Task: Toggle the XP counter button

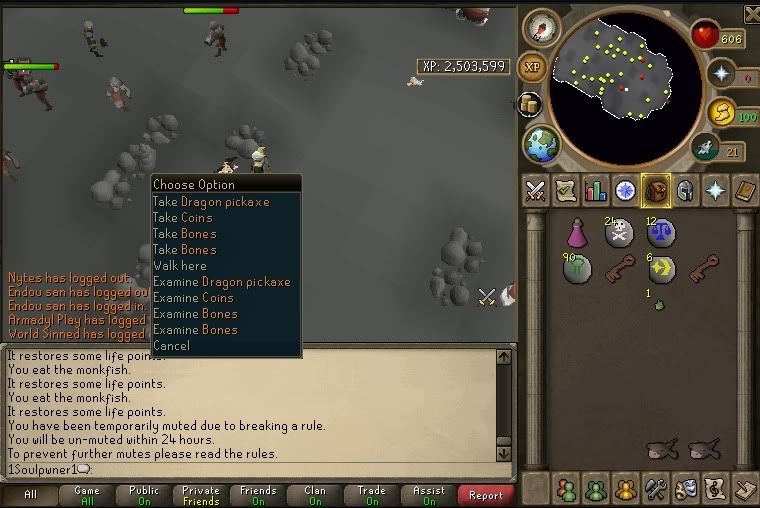Action: point(533,66)
